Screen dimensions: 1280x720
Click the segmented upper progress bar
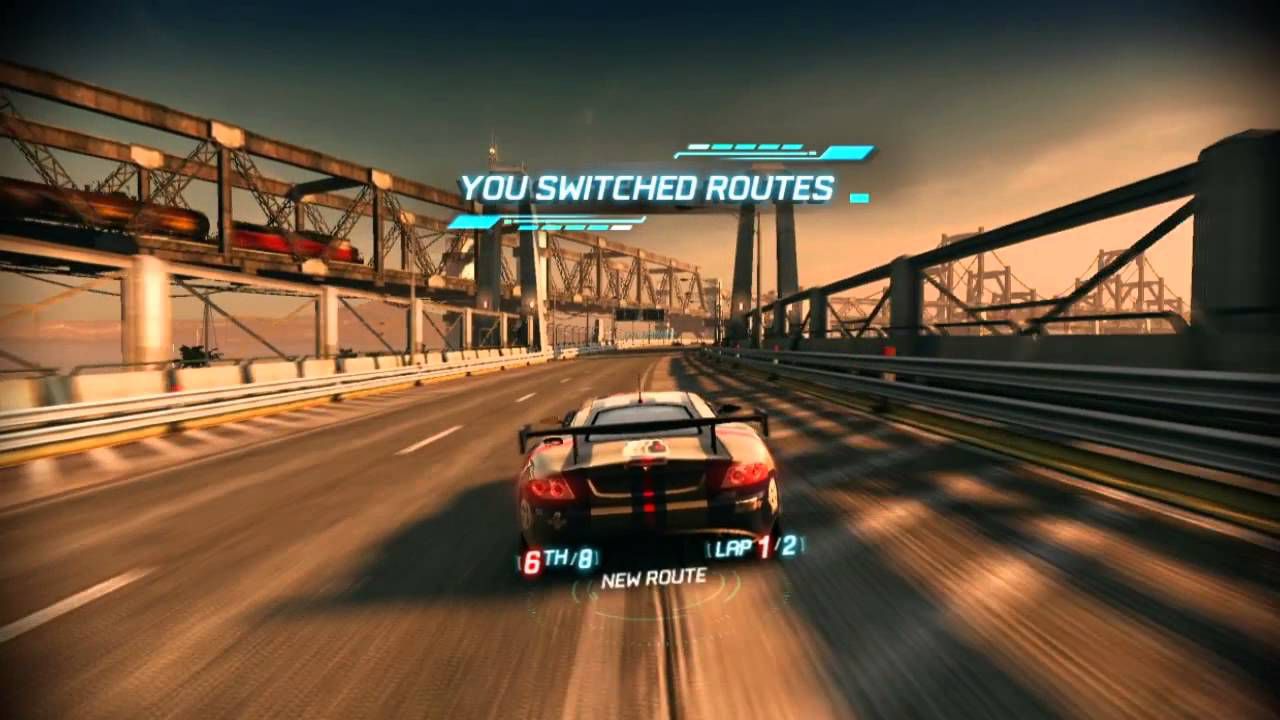coord(745,146)
